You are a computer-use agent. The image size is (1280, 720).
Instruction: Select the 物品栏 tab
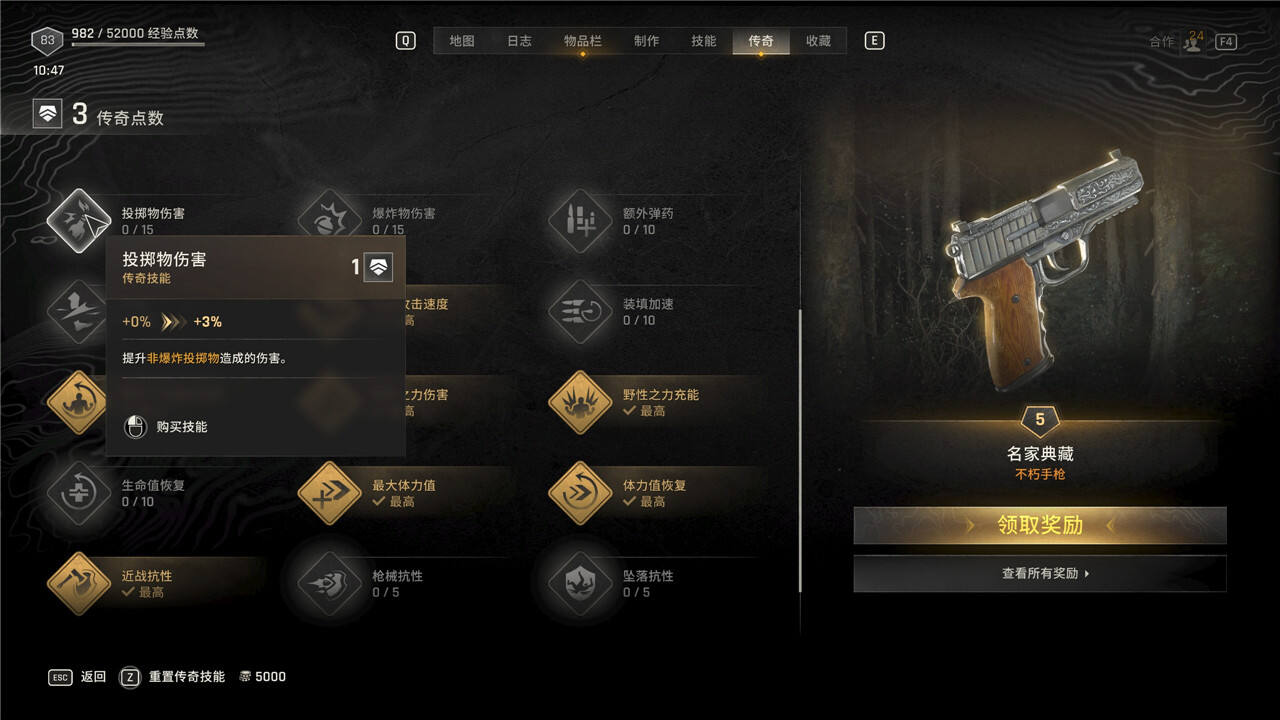click(x=582, y=41)
